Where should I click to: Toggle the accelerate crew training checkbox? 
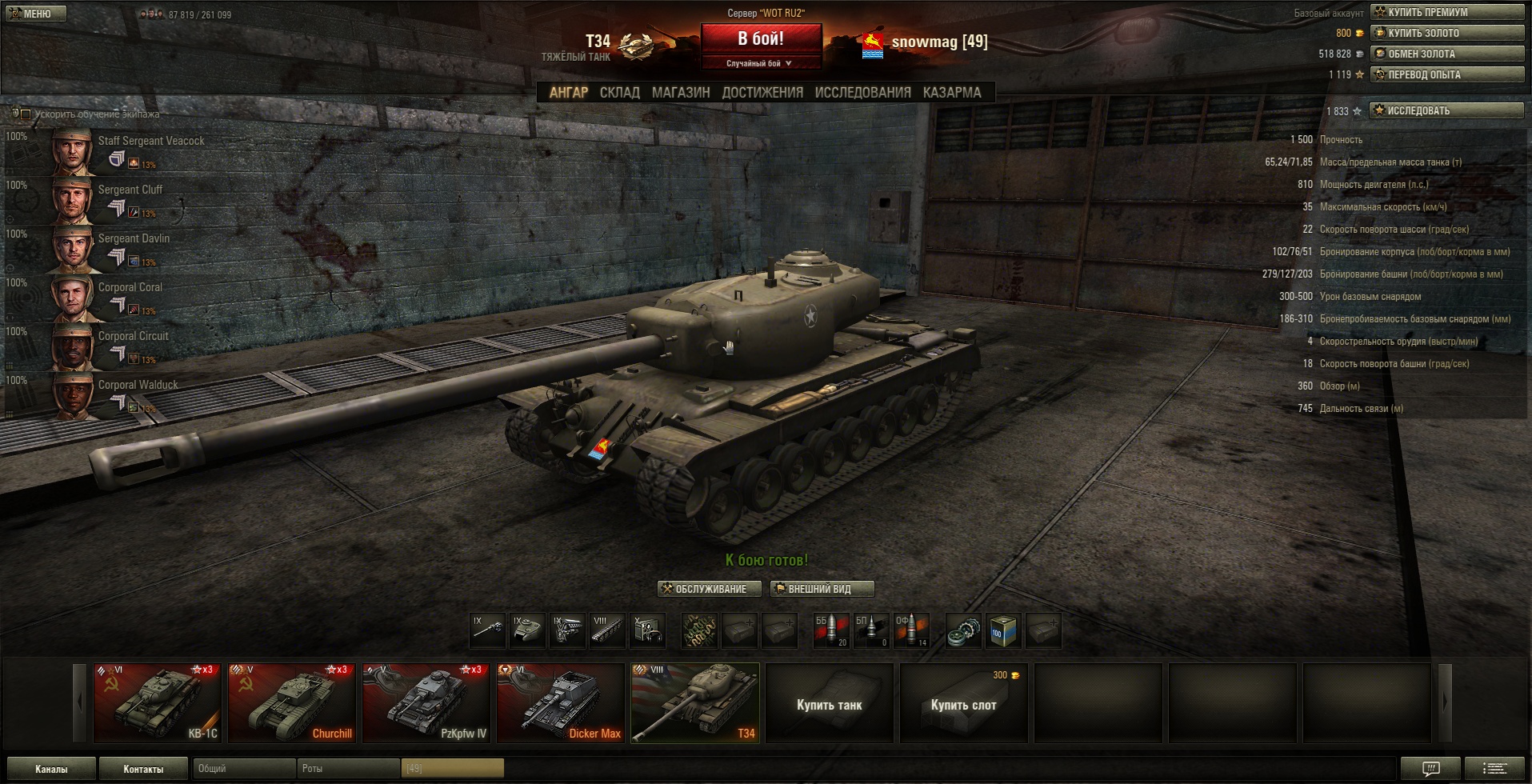[x=26, y=114]
